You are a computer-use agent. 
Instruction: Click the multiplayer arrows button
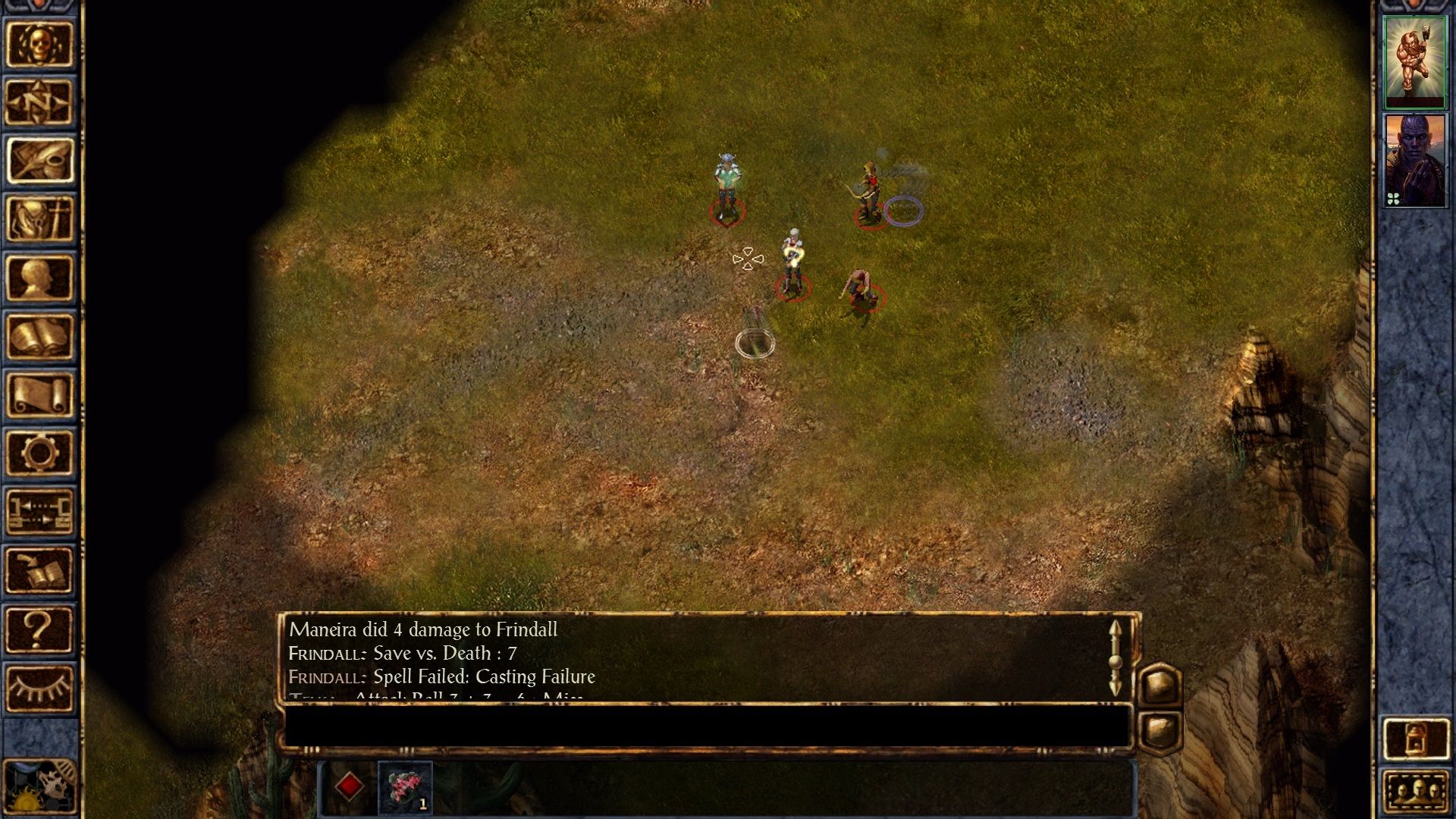[x=39, y=511]
